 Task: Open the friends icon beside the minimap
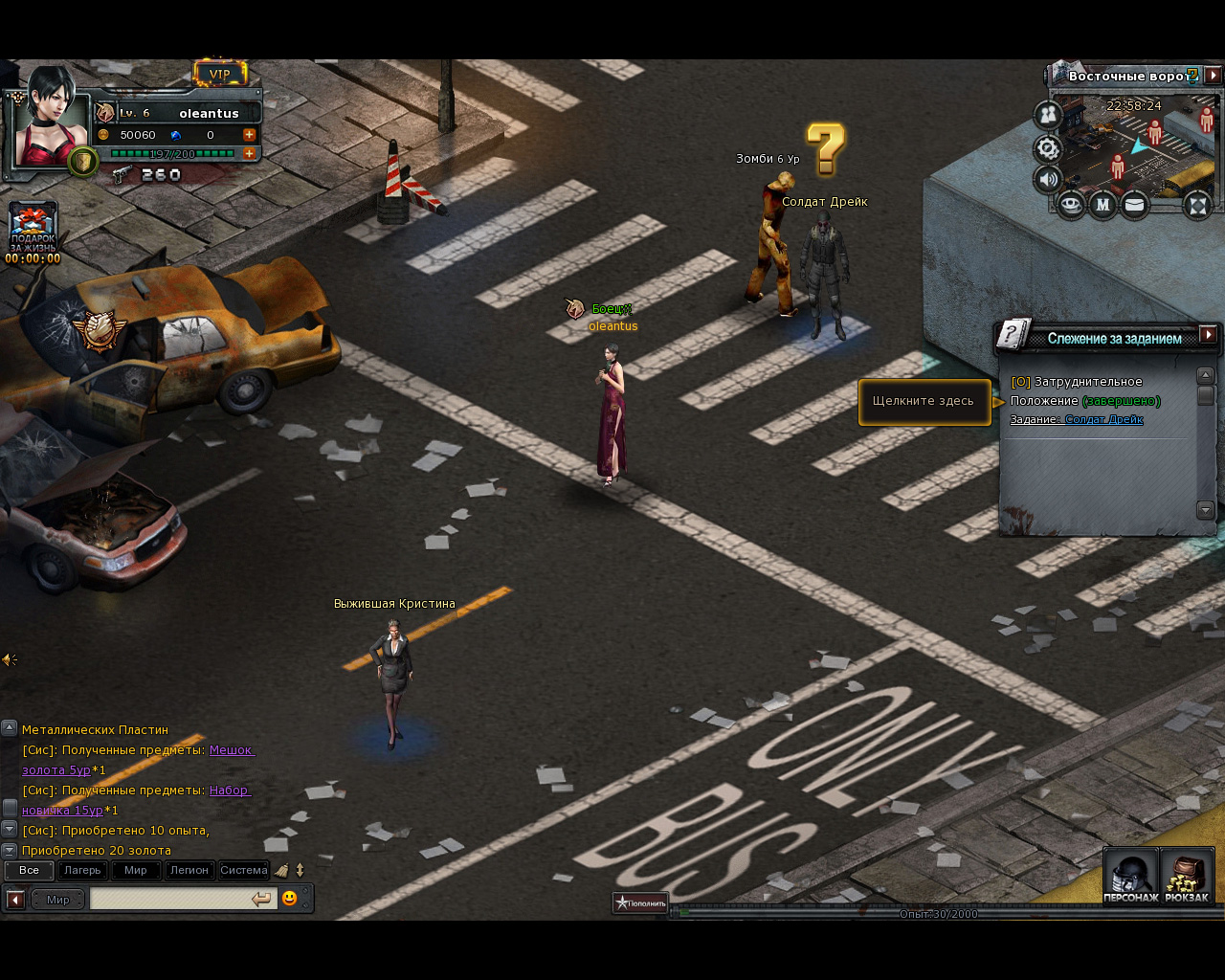pyautogui.click(x=1049, y=116)
